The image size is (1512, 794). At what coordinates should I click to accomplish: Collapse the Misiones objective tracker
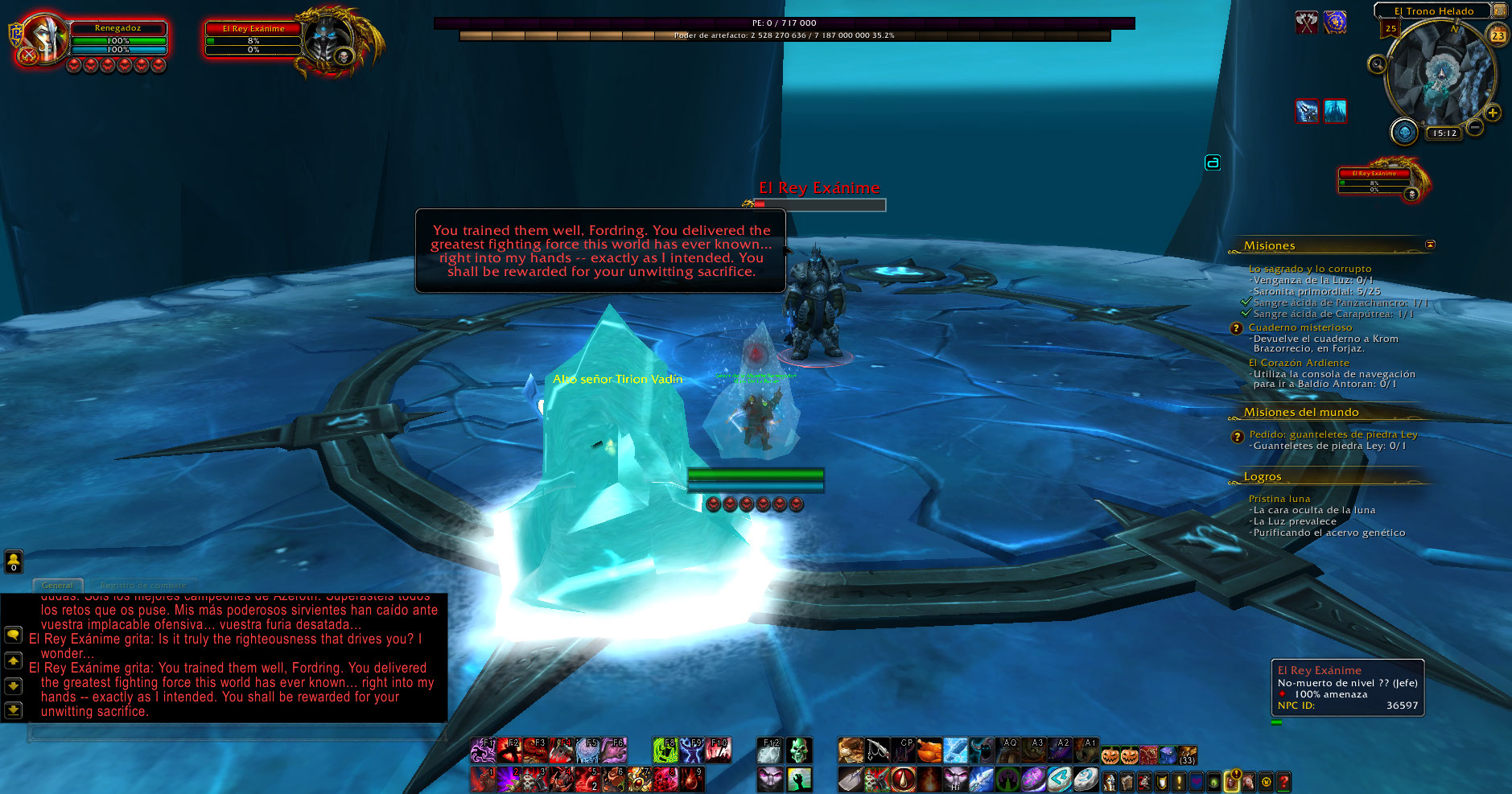click(1430, 245)
